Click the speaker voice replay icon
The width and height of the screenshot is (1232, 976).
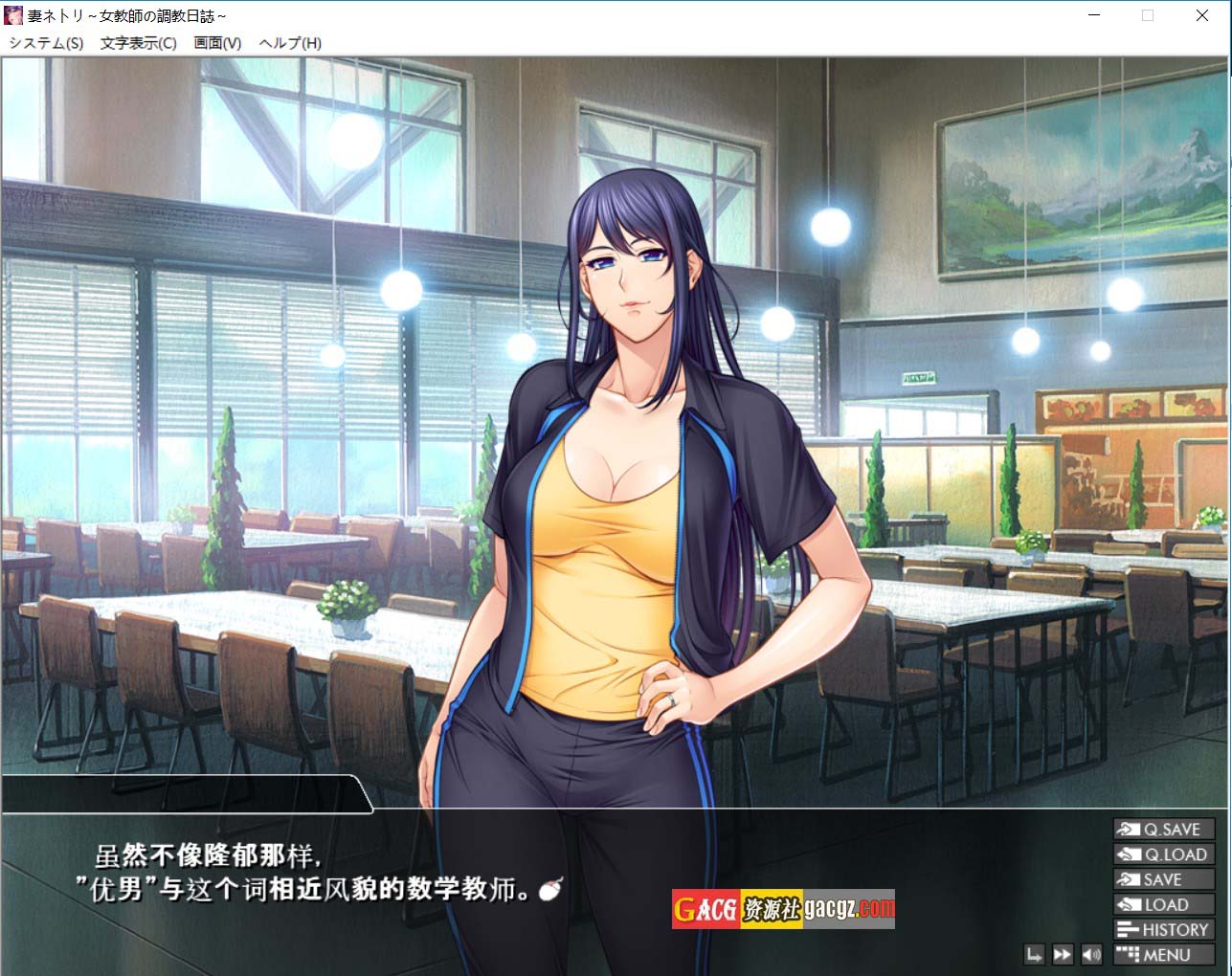pyautogui.click(x=1091, y=954)
